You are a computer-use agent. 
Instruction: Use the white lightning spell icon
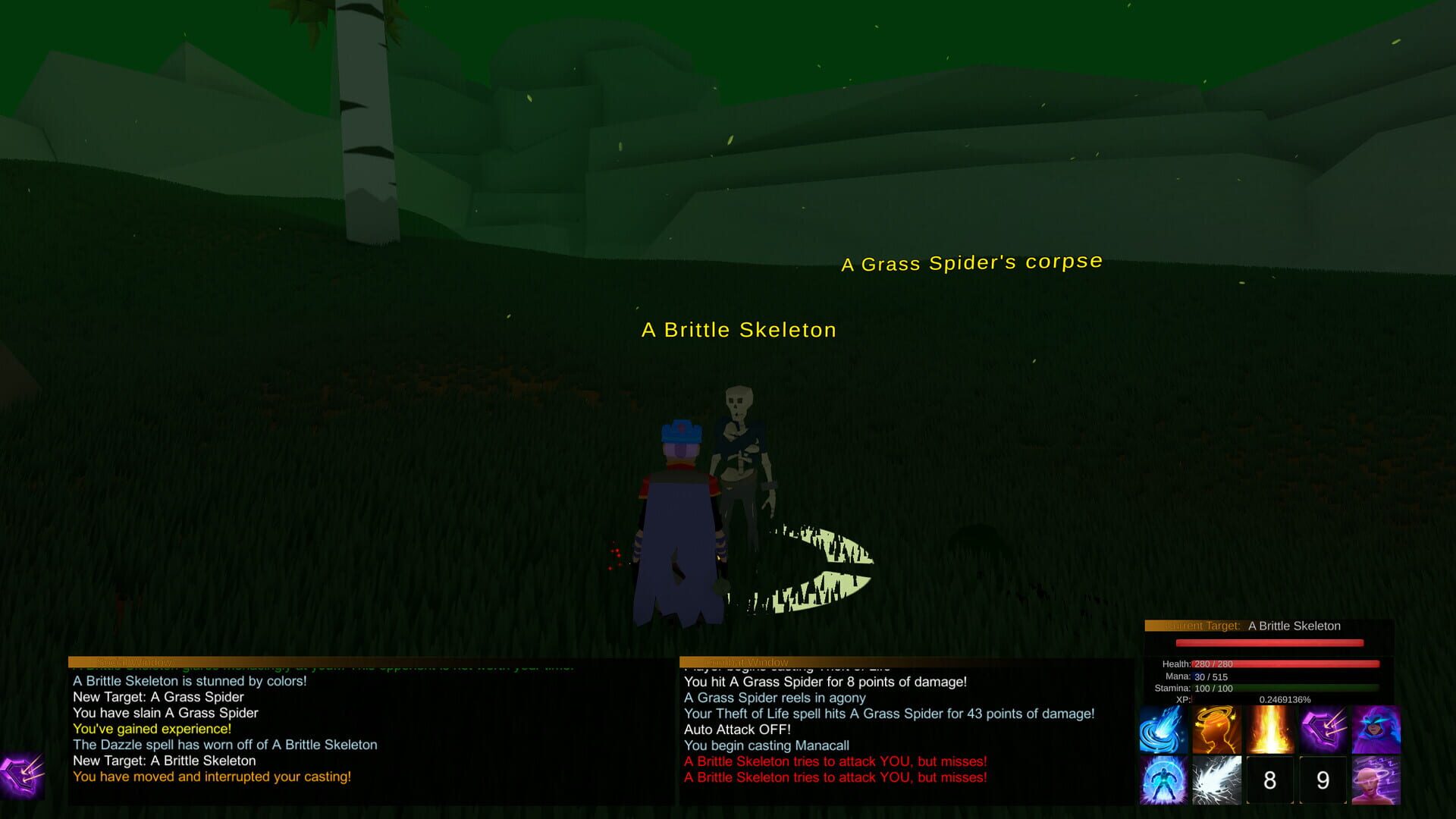(1216, 780)
